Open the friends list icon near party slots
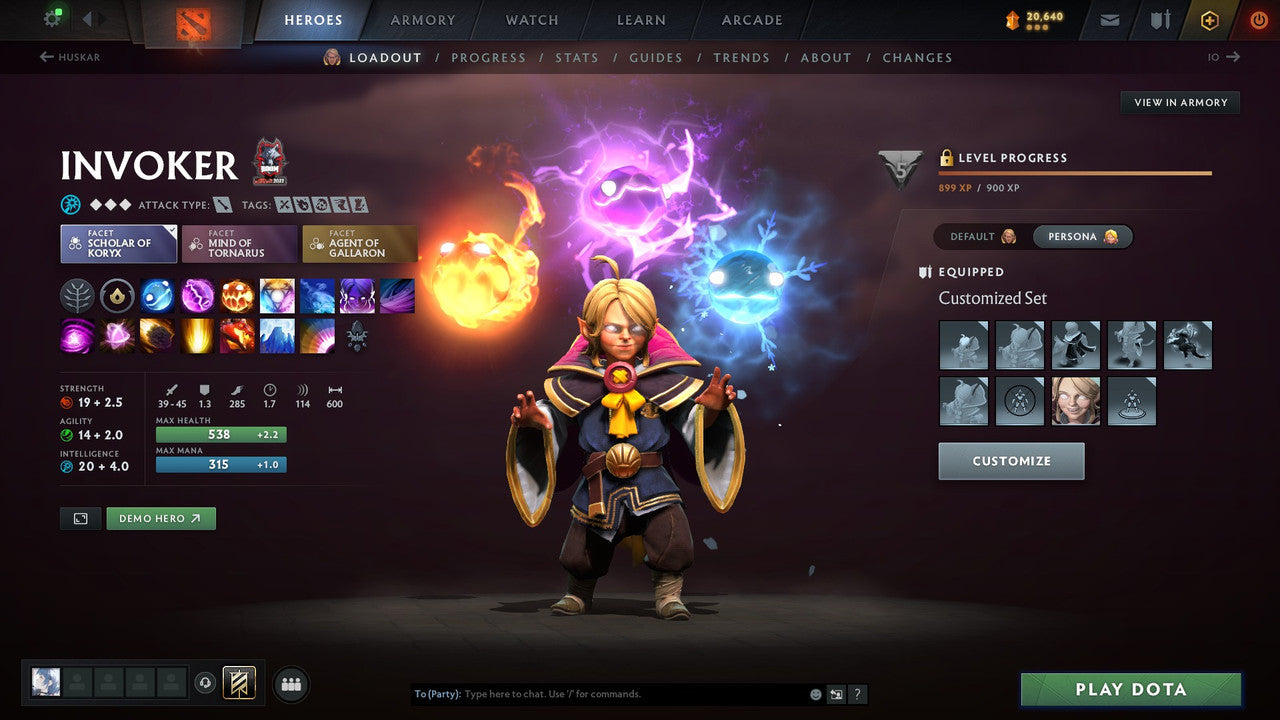The width and height of the screenshot is (1280, 720). click(x=290, y=683)
